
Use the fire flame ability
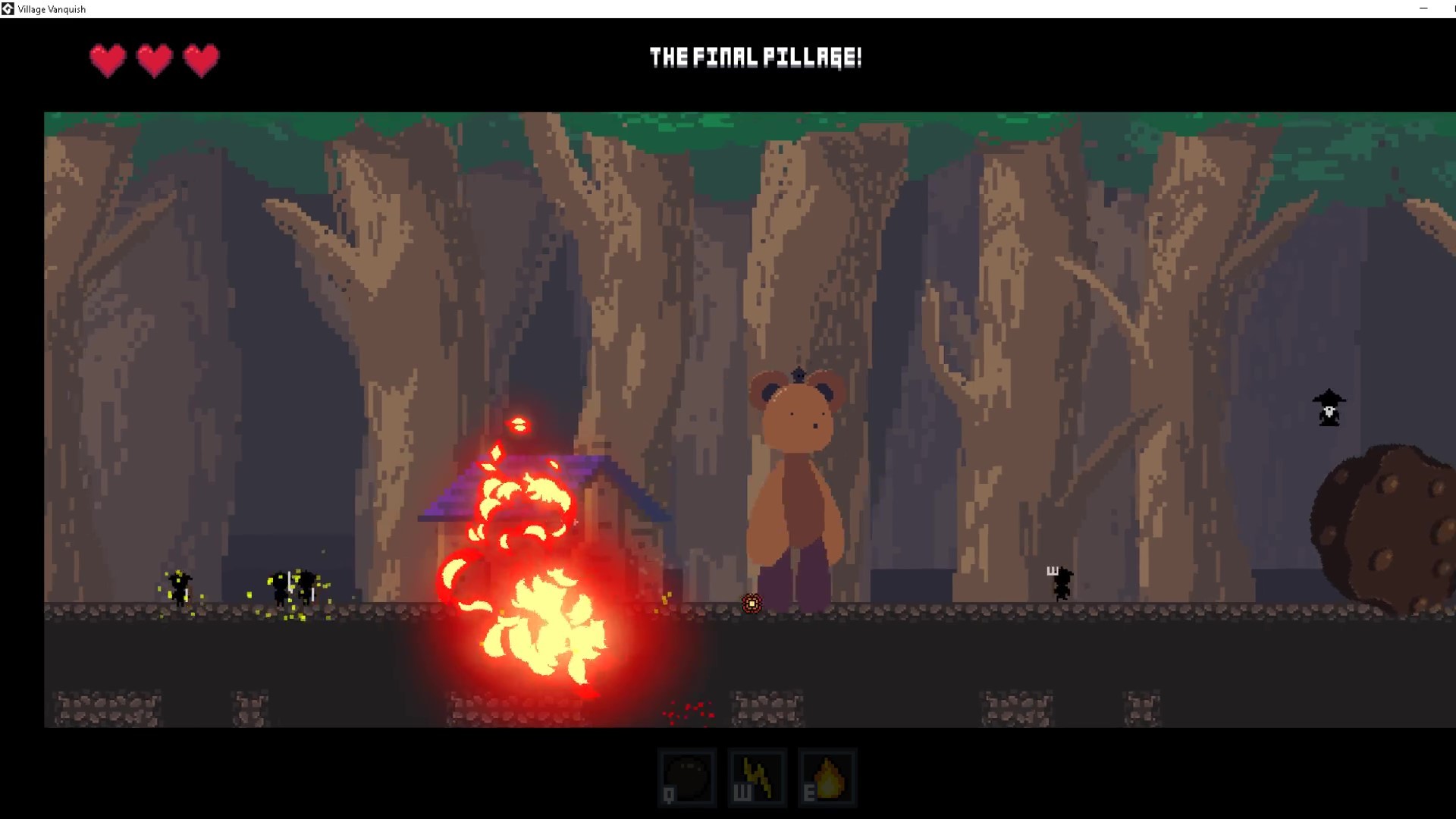827,777
